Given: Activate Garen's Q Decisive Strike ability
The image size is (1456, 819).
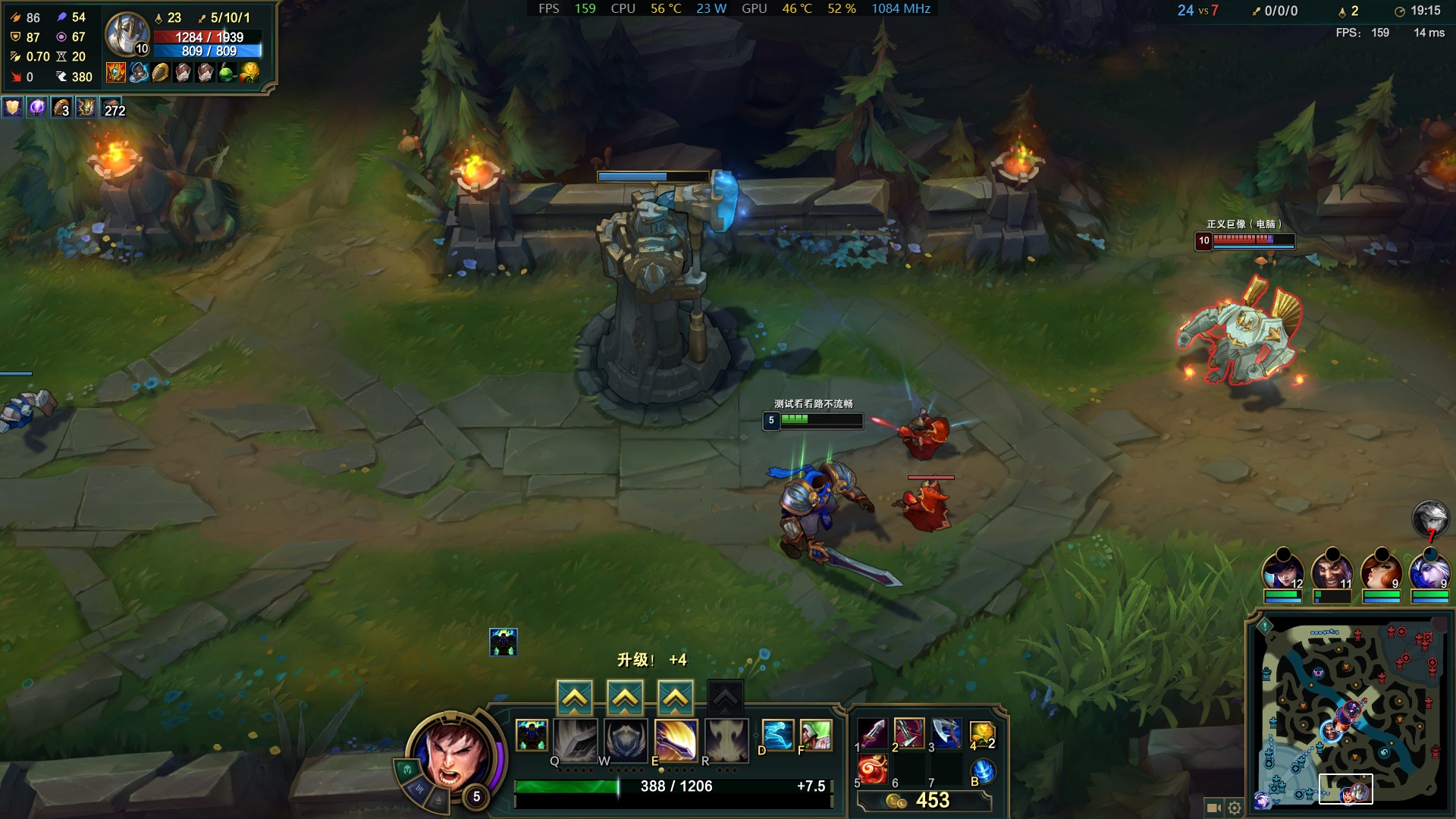Looking at the screenshot, I should (576, 739).
